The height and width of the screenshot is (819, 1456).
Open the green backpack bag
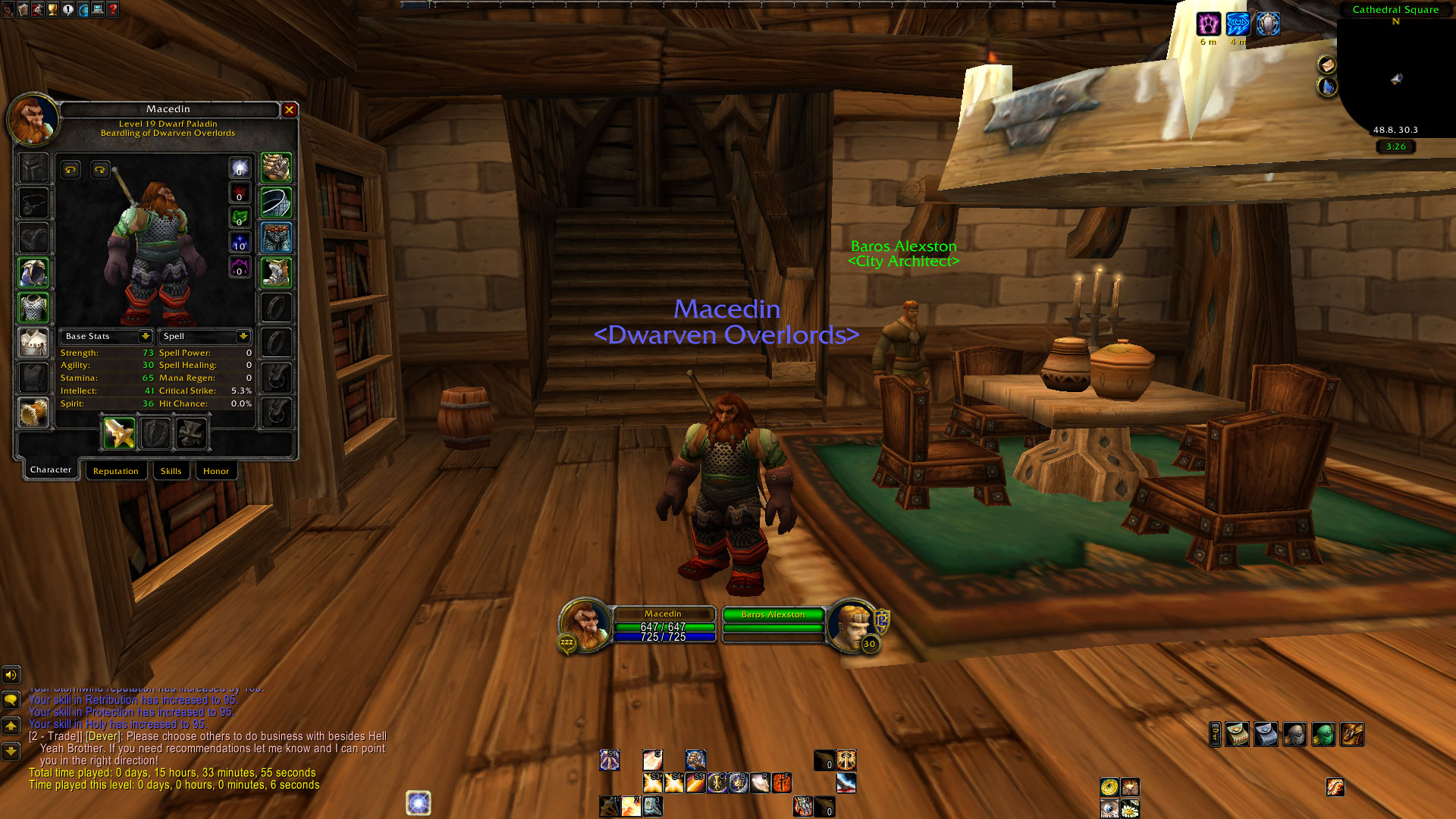pos(1323,735)
